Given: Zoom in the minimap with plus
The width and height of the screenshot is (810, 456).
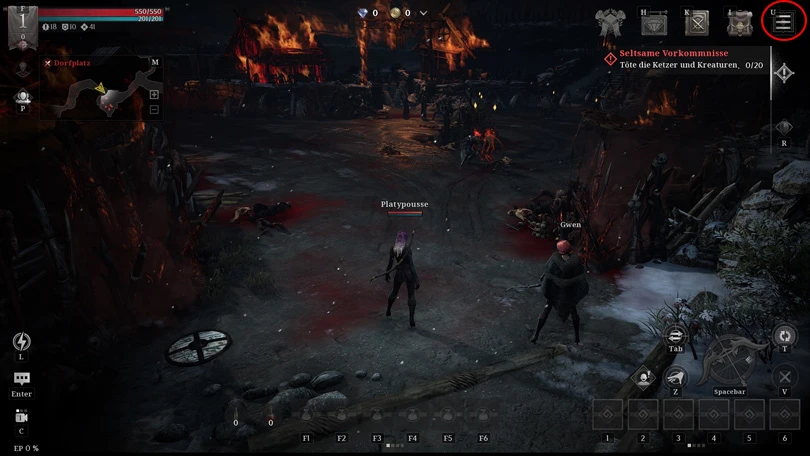Looking at the screenshot, I should 154,94.
